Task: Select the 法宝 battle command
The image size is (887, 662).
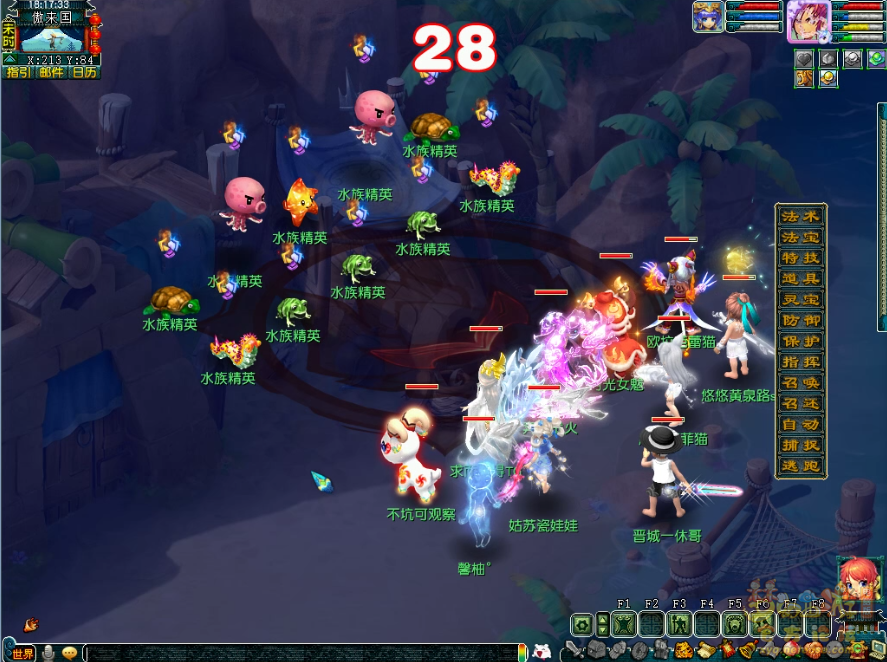Action: (801, 237)
